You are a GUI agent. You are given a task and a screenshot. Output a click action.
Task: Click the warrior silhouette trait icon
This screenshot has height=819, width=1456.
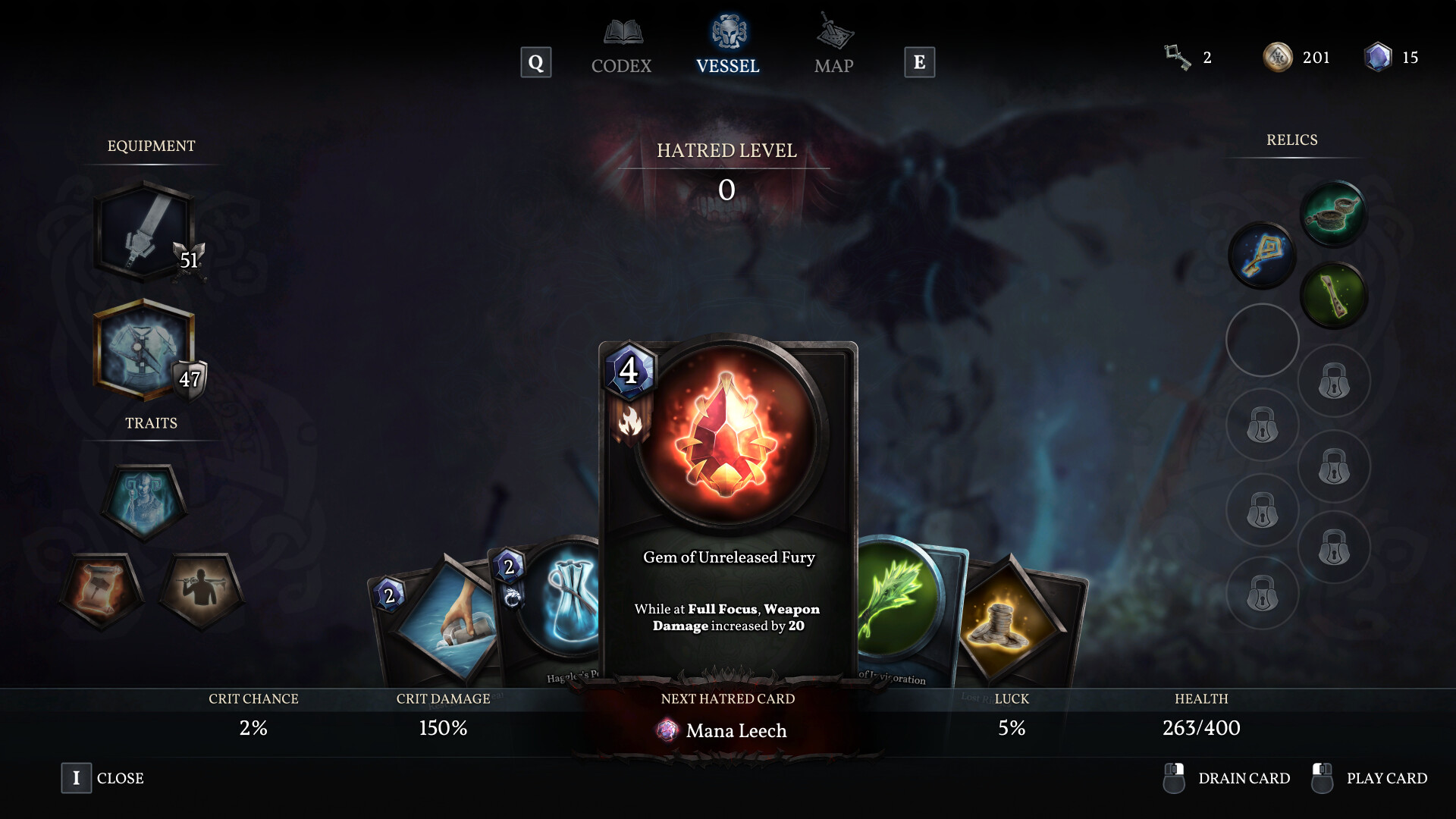201,588
